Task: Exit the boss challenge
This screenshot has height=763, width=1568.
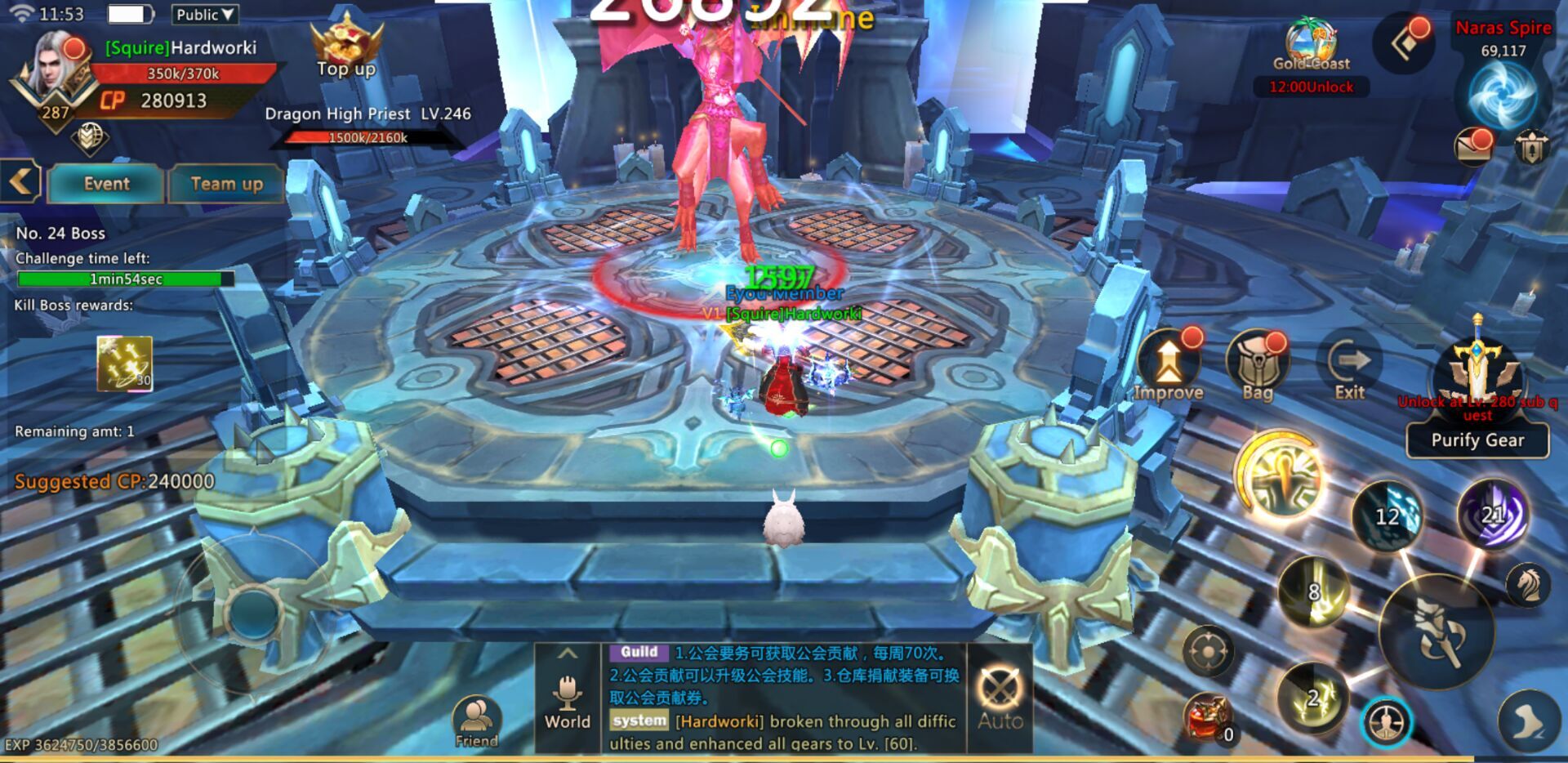Action: tap(1350, 367)
